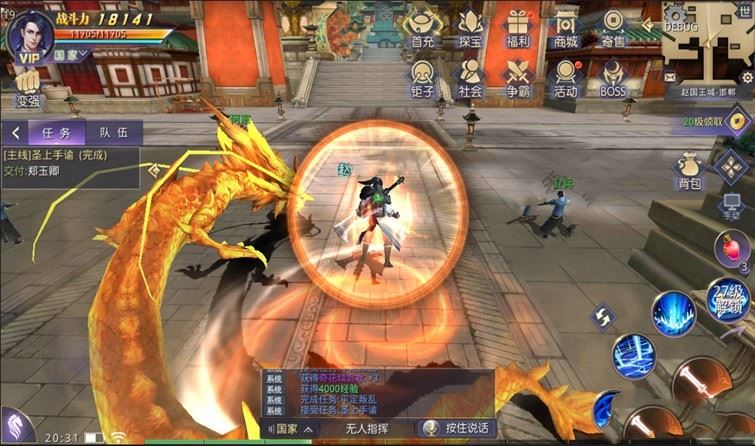Open the 商城 shop
This screenshot has height=446, width=755.
pos(565,27)
